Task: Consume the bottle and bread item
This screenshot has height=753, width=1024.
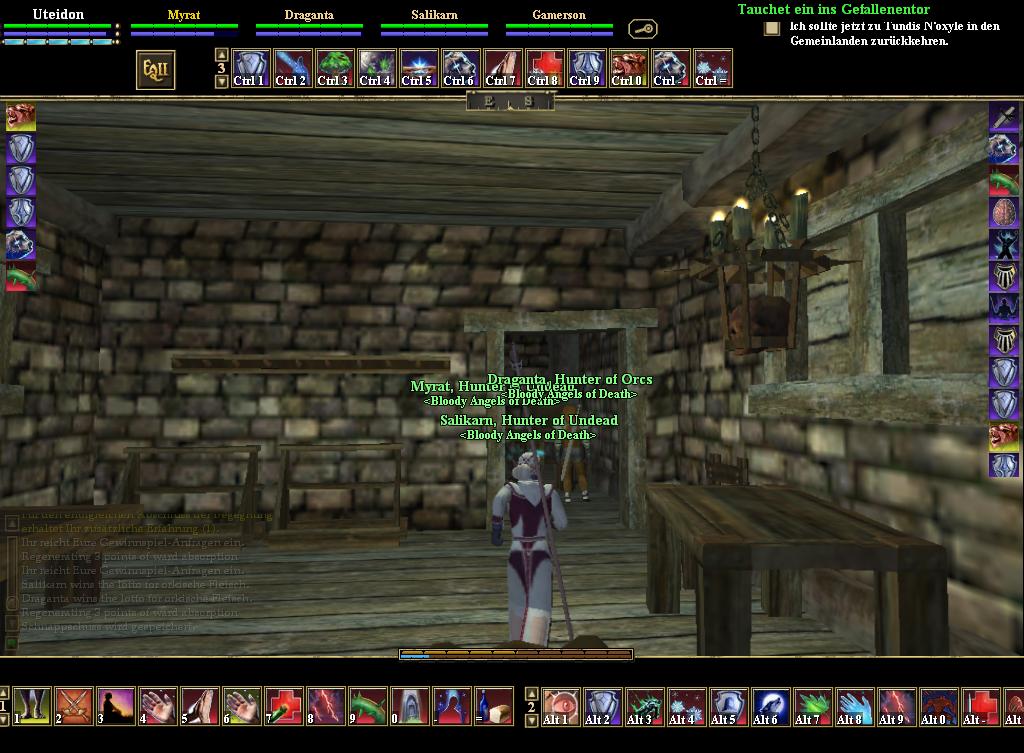Action: (x=494, y=705)
